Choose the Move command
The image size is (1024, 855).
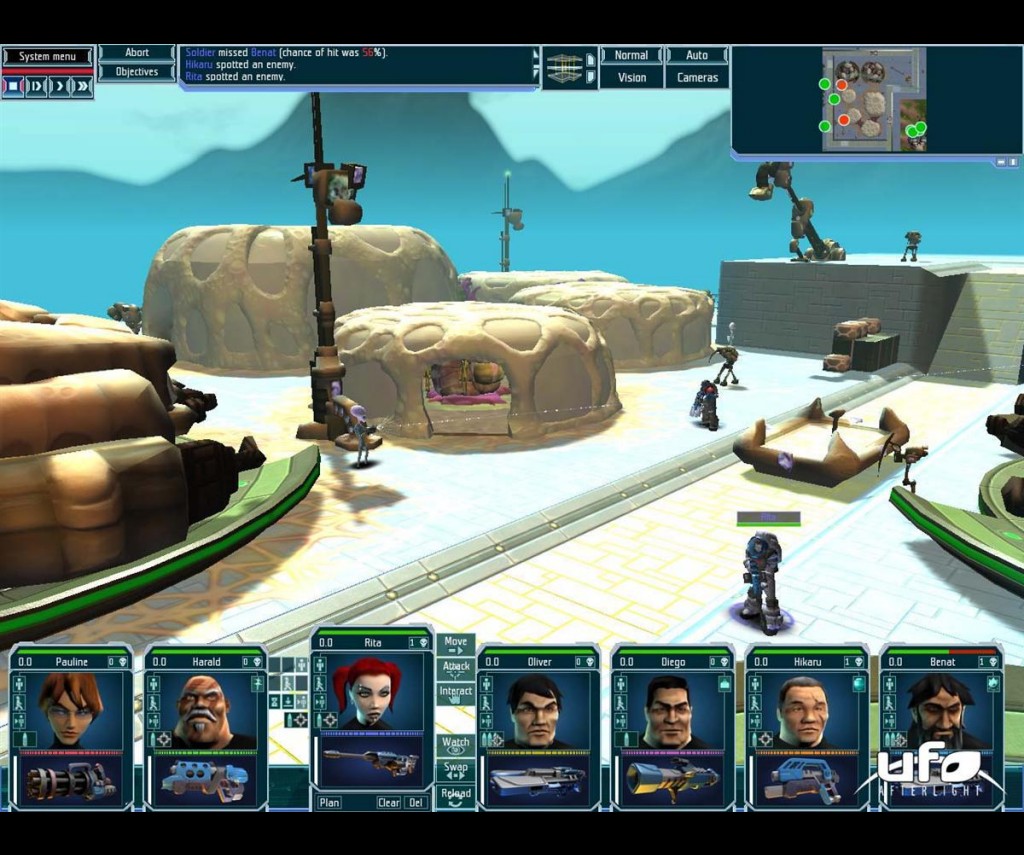[456, 643]
